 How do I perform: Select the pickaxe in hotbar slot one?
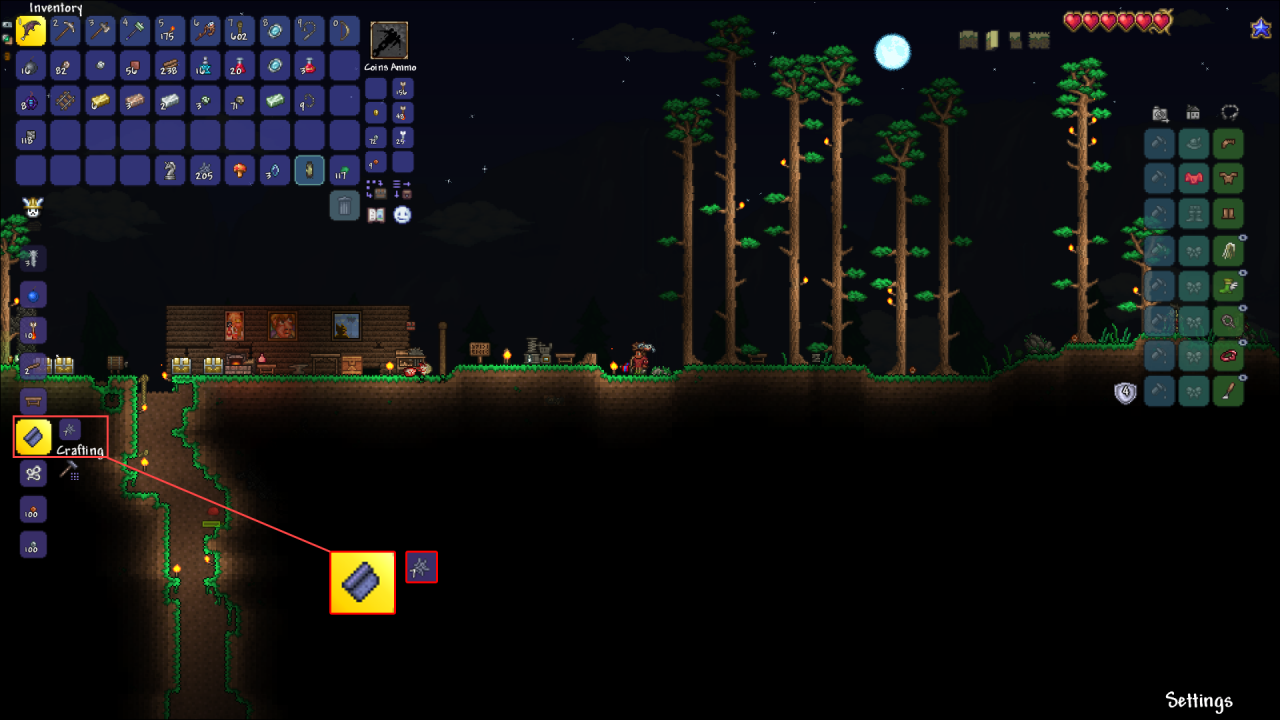tap(29, 30)
